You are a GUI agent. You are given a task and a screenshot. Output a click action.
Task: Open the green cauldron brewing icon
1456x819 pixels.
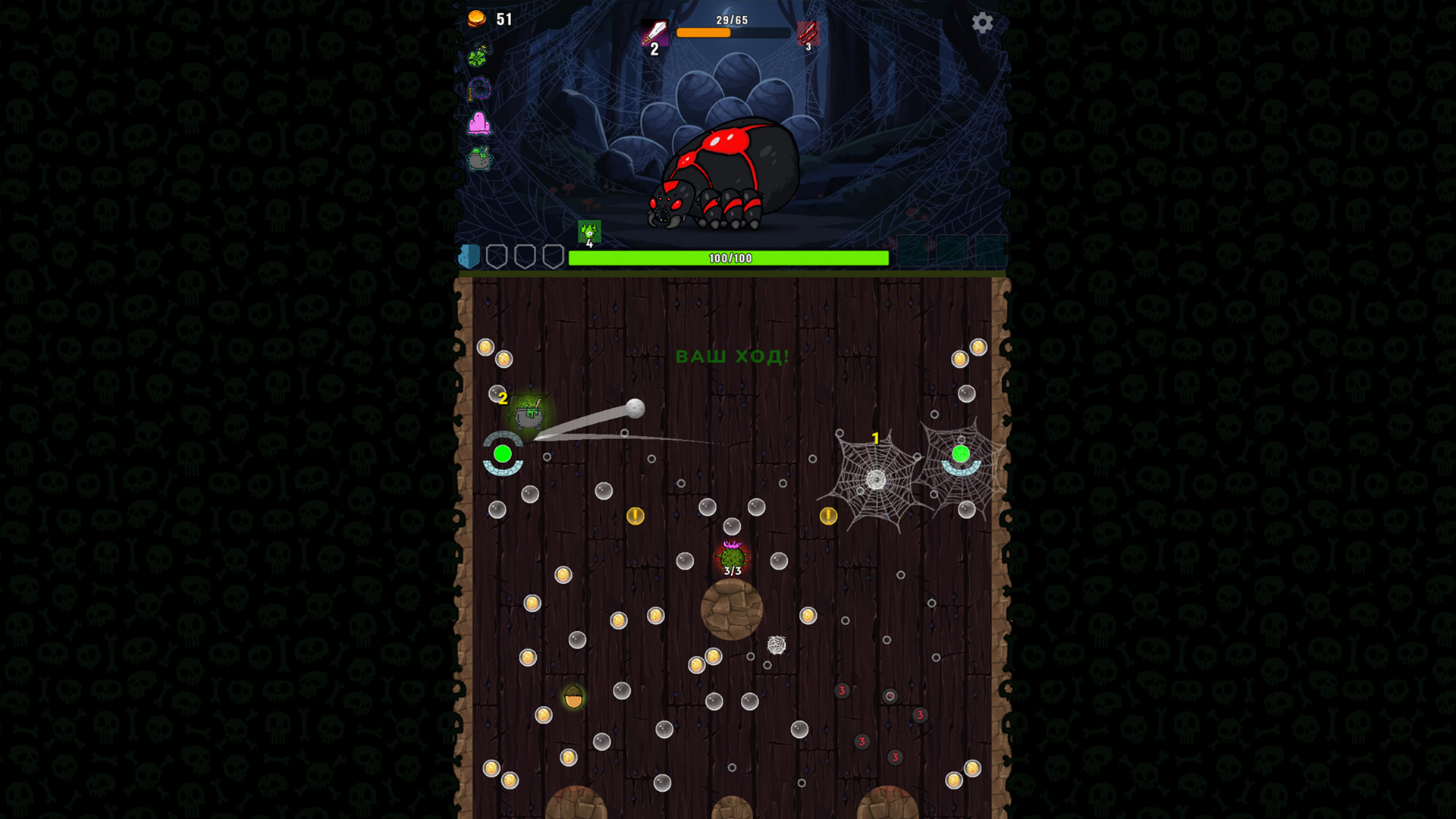[478, 155]
